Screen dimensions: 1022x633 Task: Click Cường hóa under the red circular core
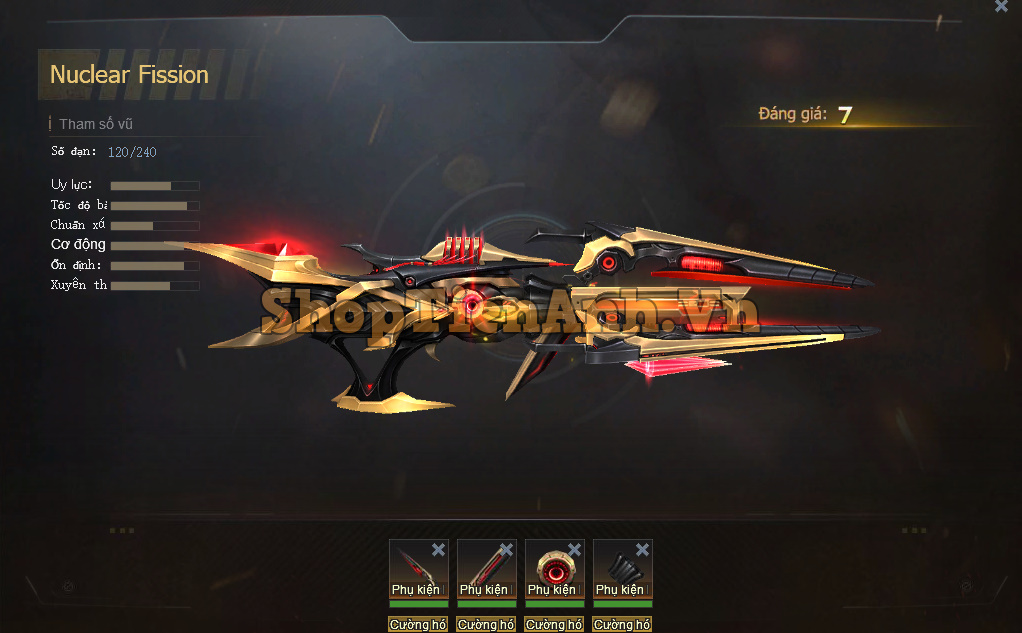pos(554,624)
